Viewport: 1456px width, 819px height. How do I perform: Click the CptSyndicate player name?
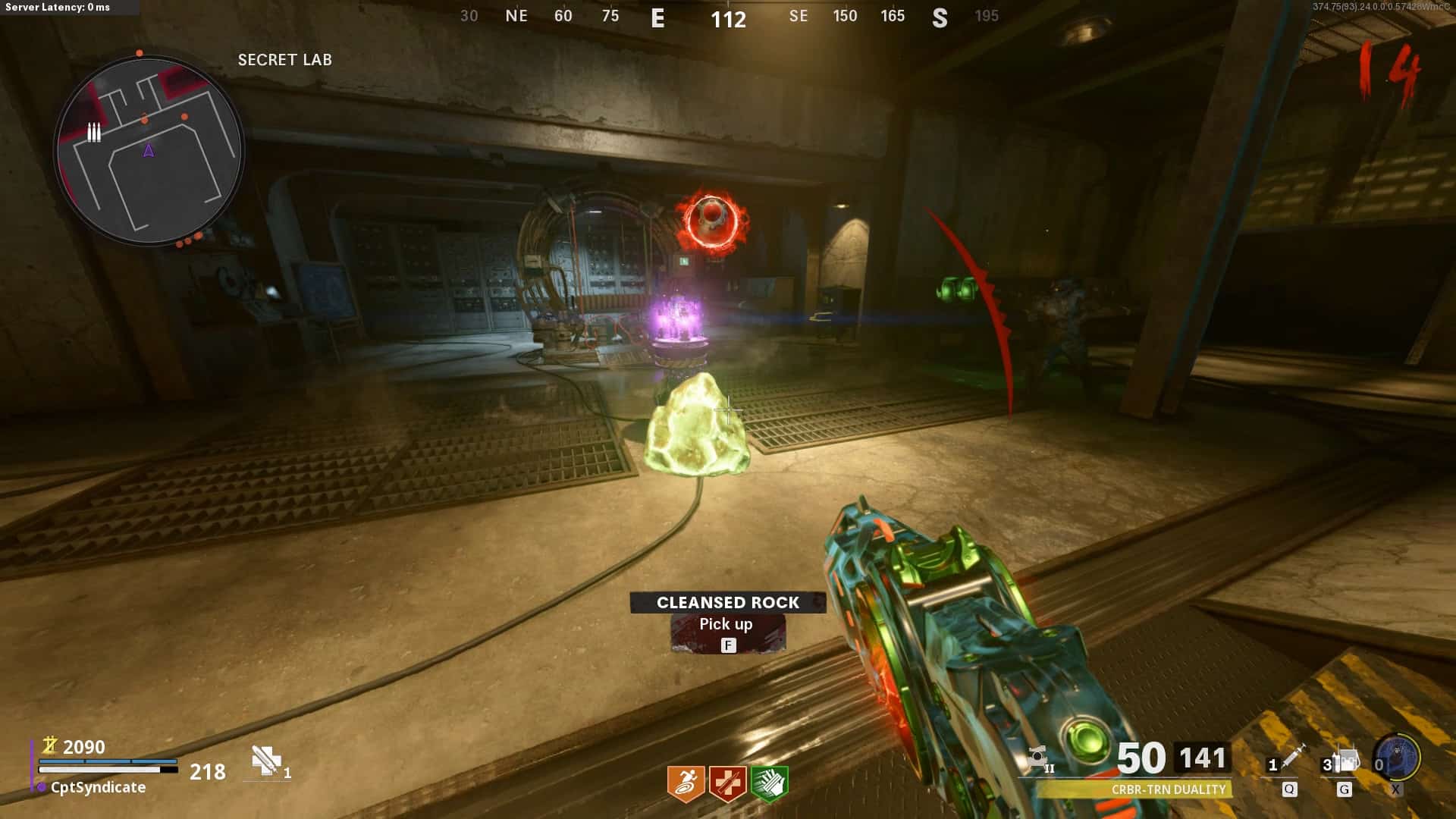pyautogui.click(x=98, y=787)
